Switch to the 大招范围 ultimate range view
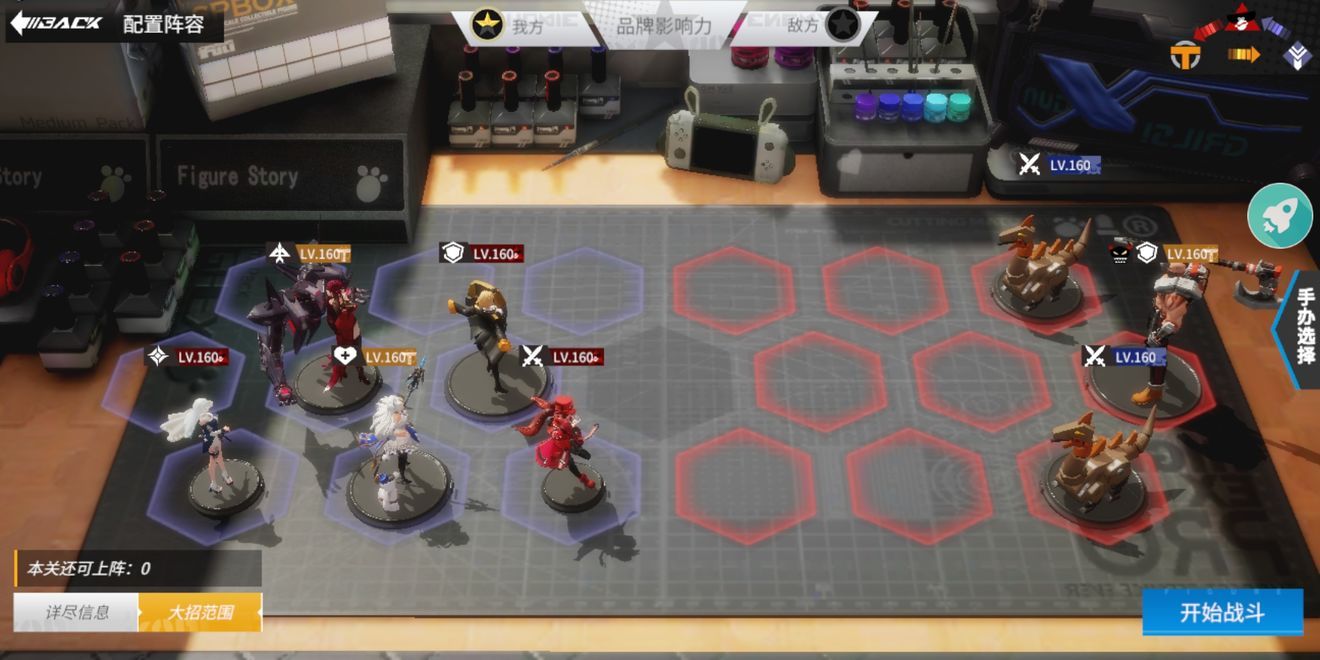 pyautogui.click(x=200, y=612)
